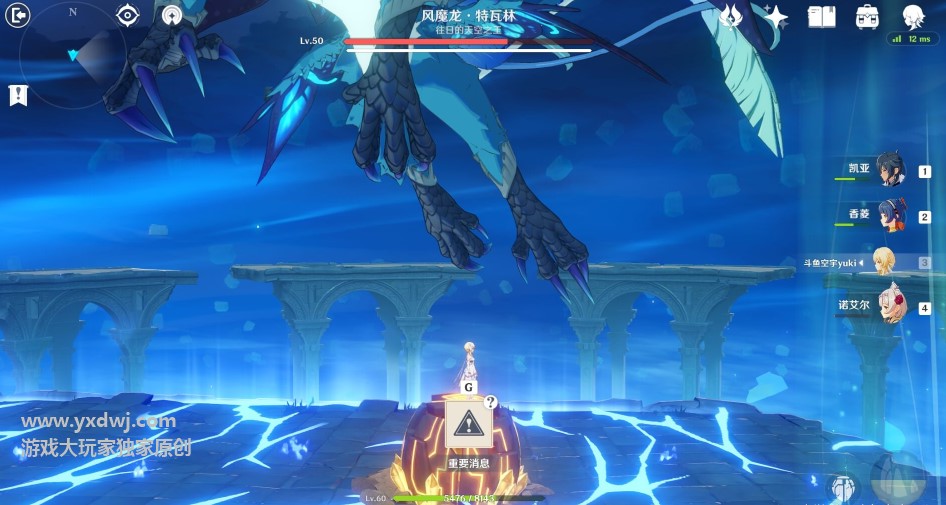946x505 pixels.
Task: Switch to party member 诺艾尔
Action: [x=889, y=306]
